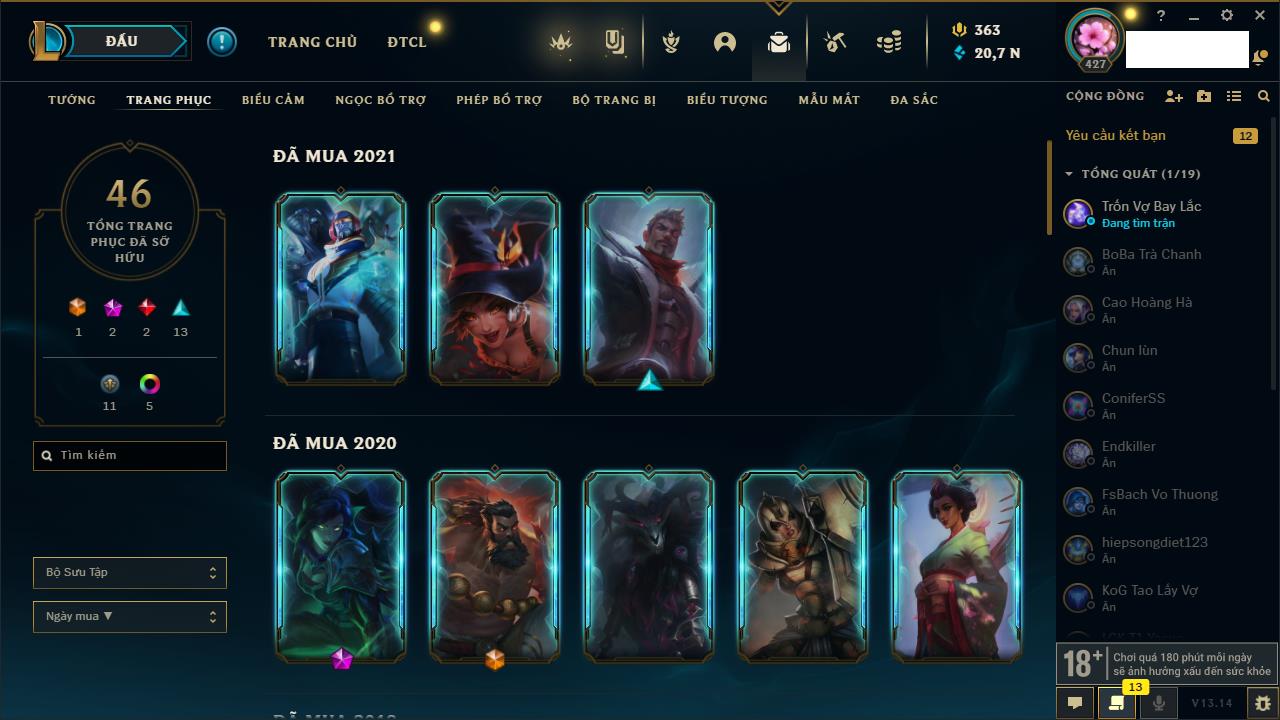Switch to the BIỂU TƯỢNG icons tab
Viewport: 1280px width, 720px height.
click(727, 100)
